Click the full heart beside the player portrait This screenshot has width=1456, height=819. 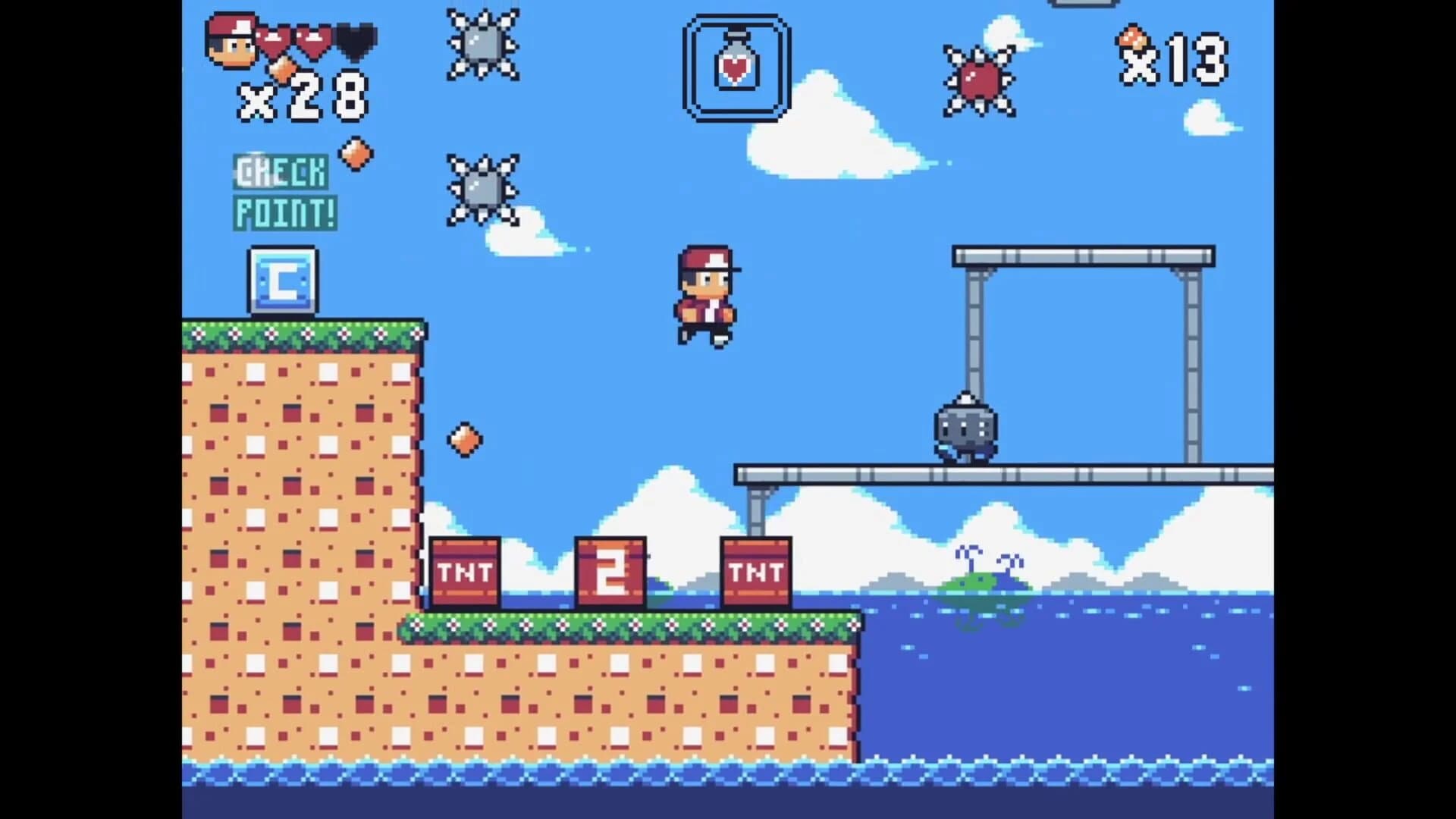[x=277, y=38]
